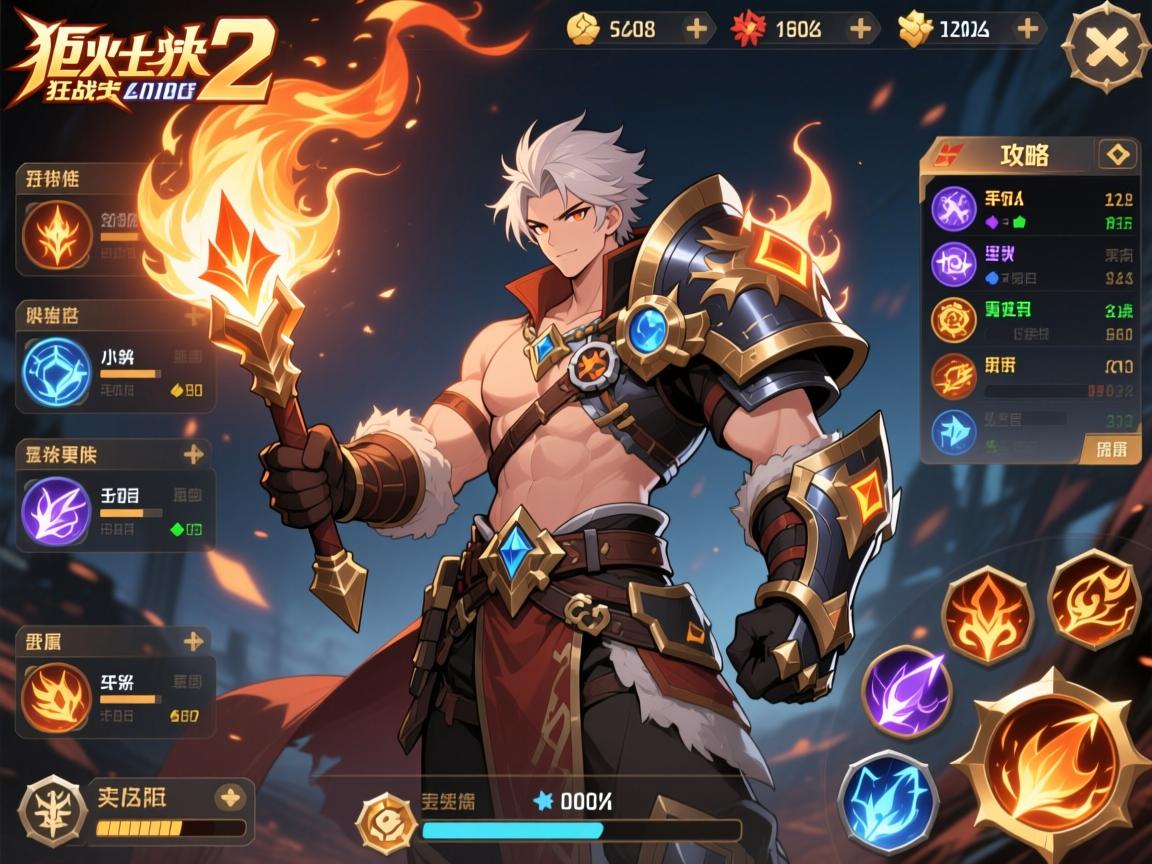Activate the flame crest octagon skill button
This screenshot has height=864, width=1152.
pos(987,614)
